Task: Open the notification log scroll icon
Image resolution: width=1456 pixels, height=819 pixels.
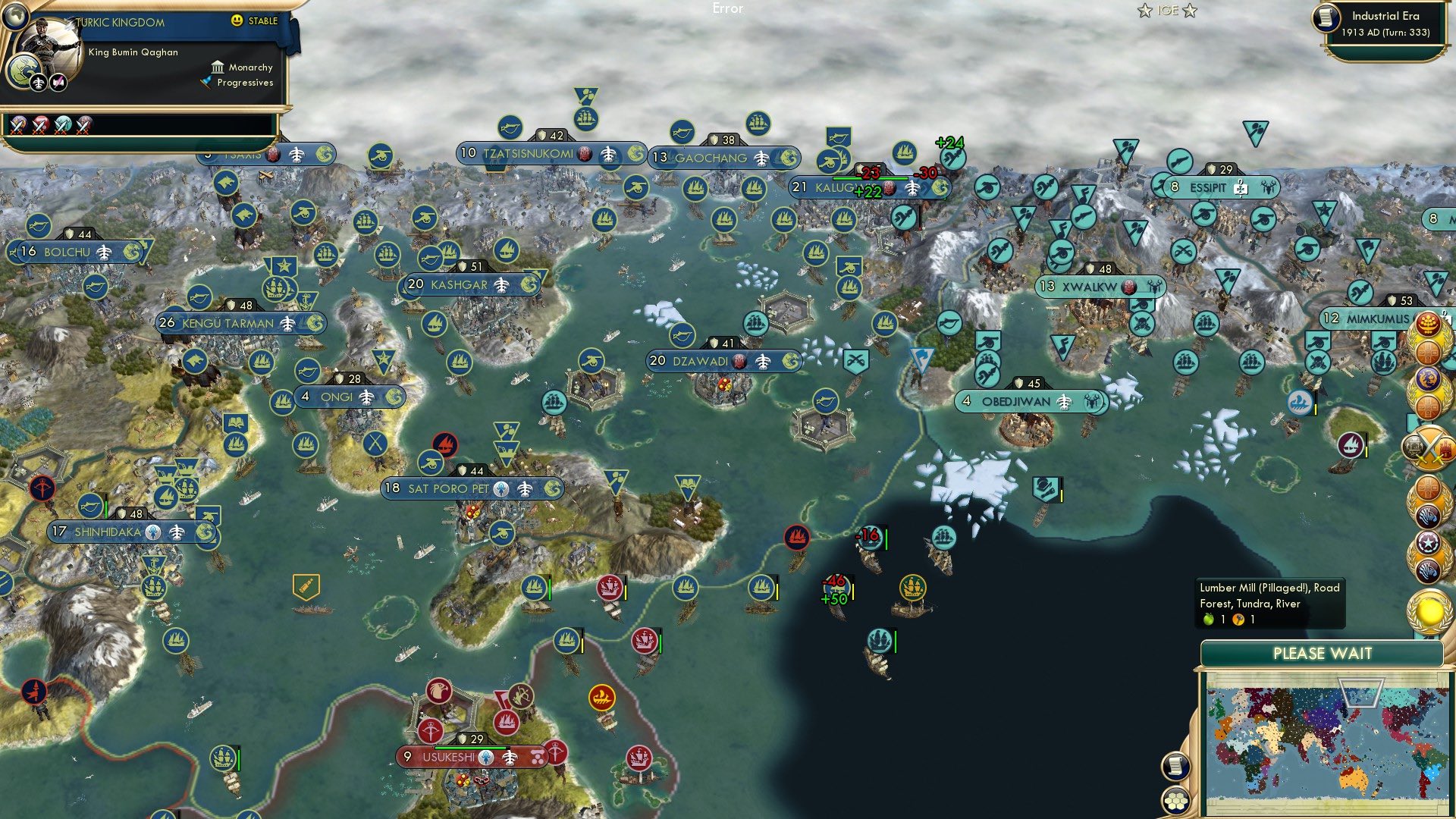Action: (x=1175, y=765)
